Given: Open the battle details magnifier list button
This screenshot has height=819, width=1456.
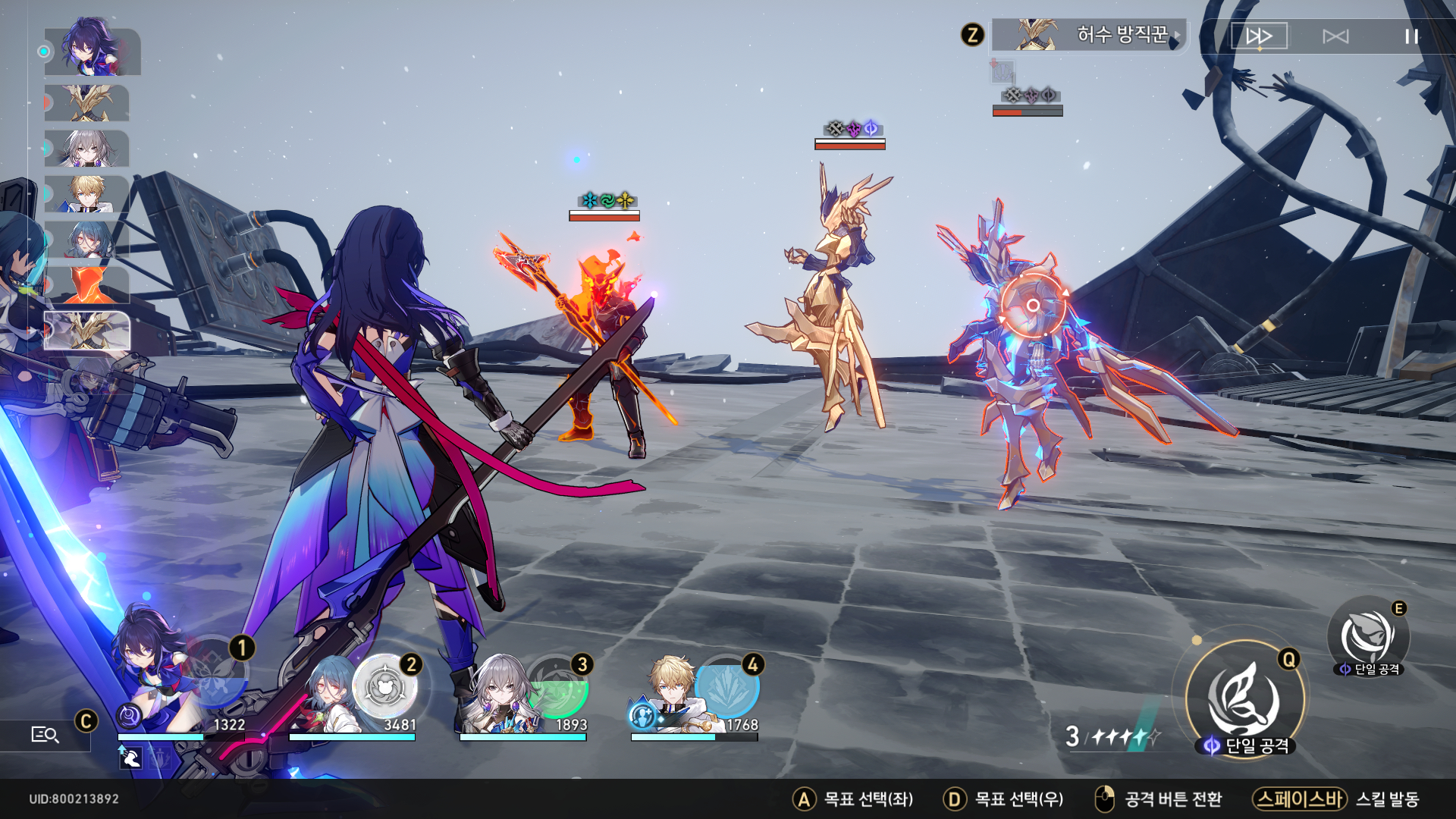Looking at the screenshot, I should [x=45, y=734].
